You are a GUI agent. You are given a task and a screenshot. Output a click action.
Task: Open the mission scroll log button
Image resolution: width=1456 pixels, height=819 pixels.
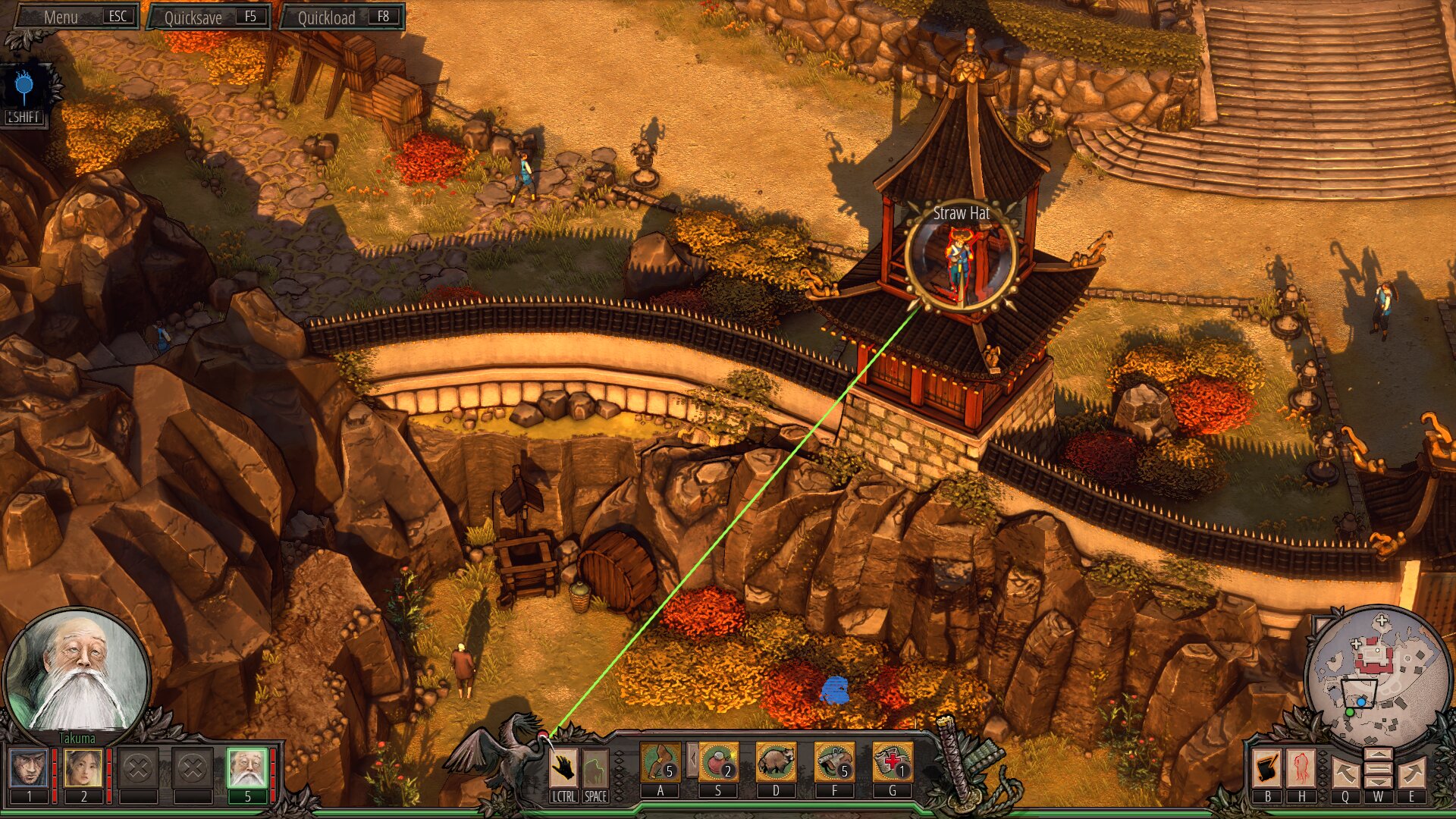click(1267, 769)
